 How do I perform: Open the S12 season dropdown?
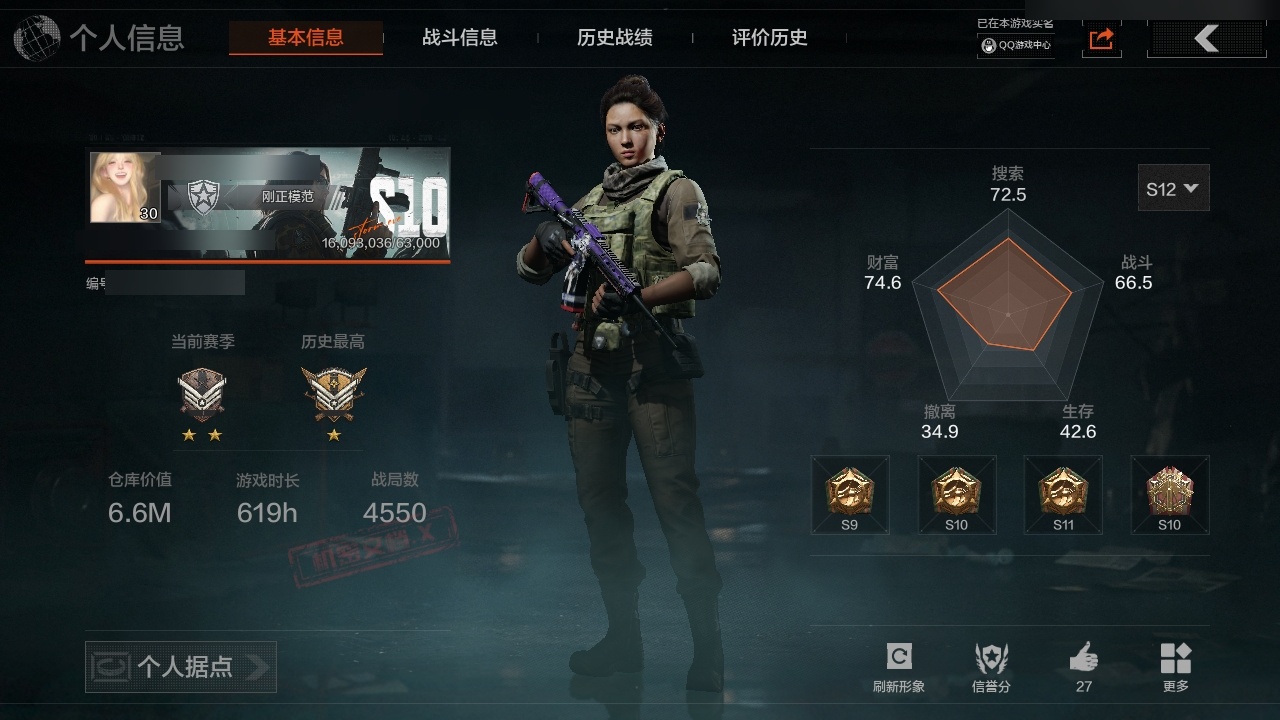pos(1173,188)
